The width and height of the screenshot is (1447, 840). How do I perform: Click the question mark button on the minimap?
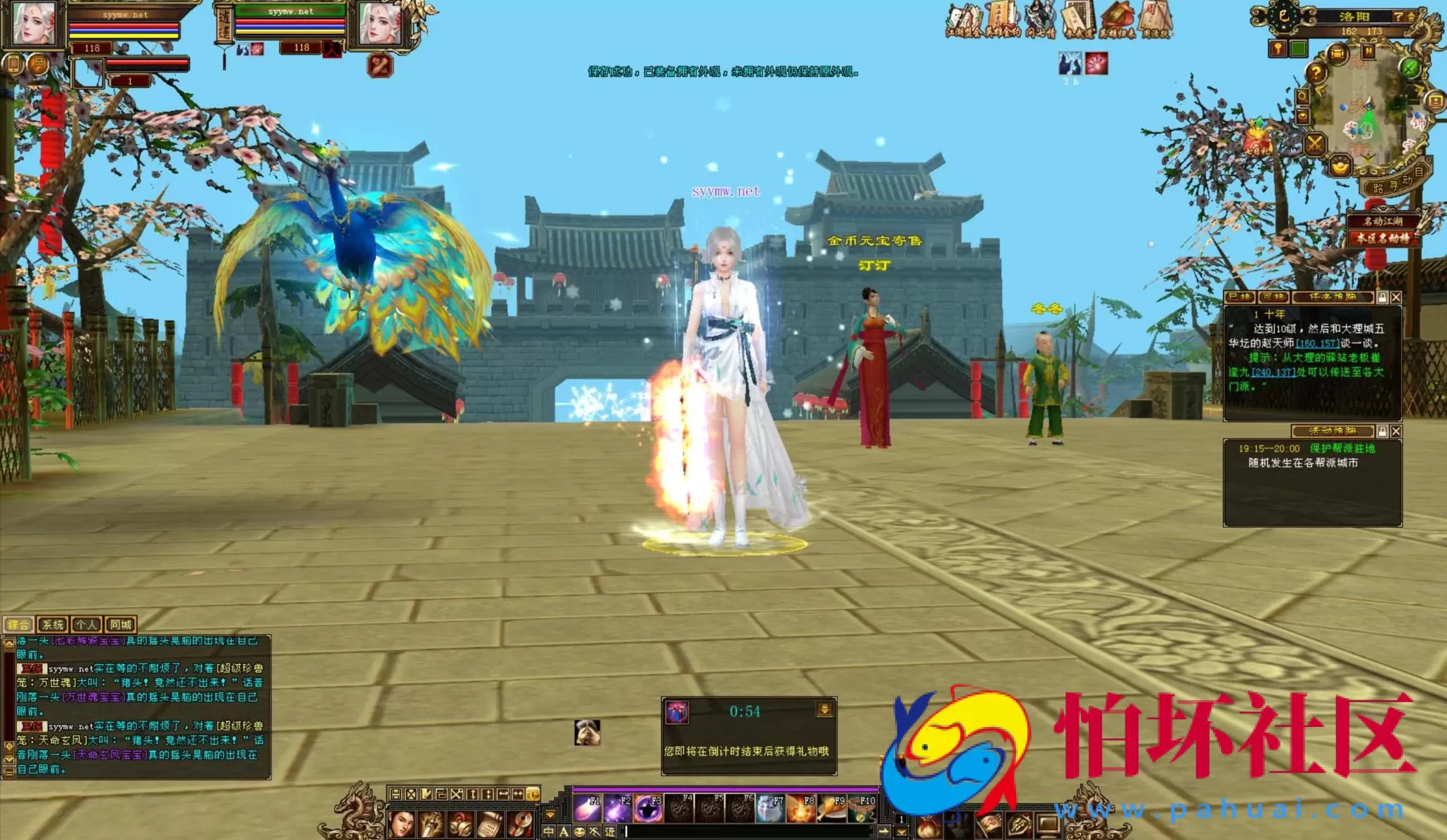pyautogui.click(x=1316, y=73)
